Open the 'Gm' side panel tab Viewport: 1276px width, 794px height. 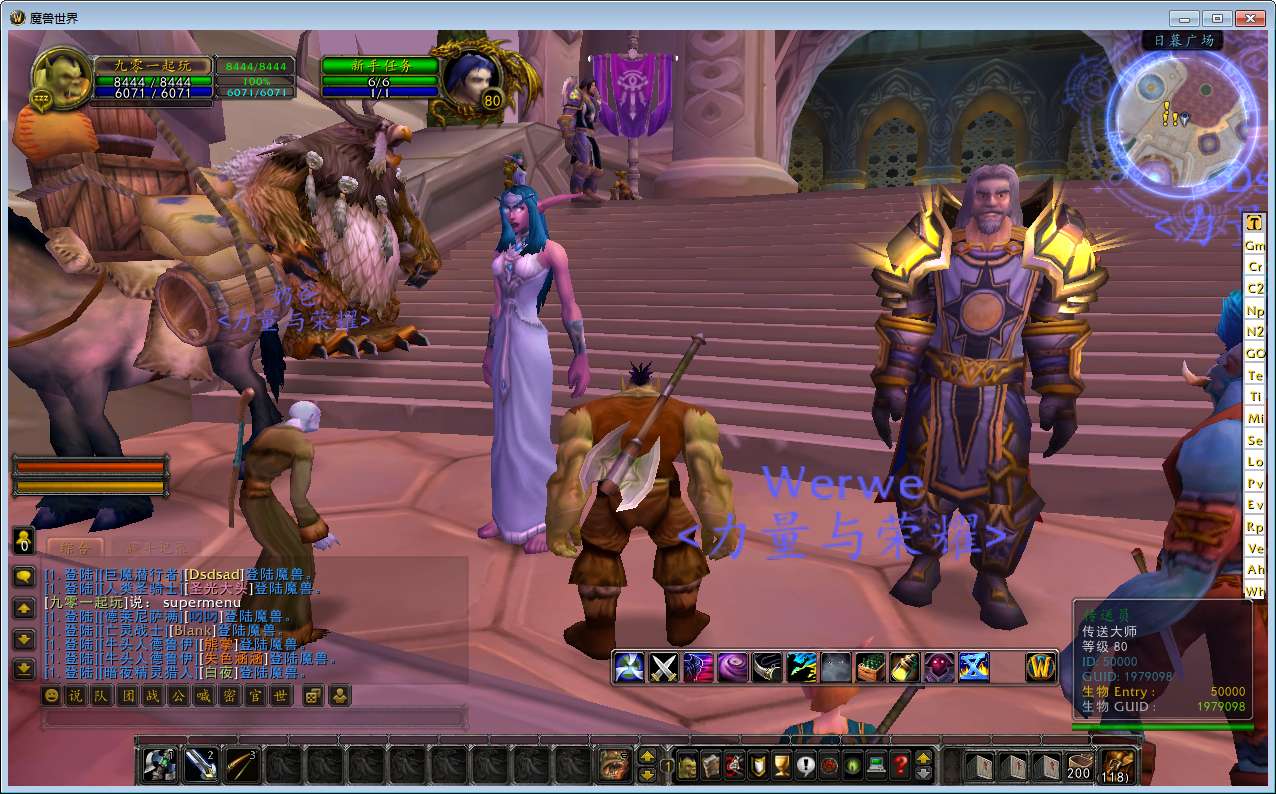(x=1254, y=245)
